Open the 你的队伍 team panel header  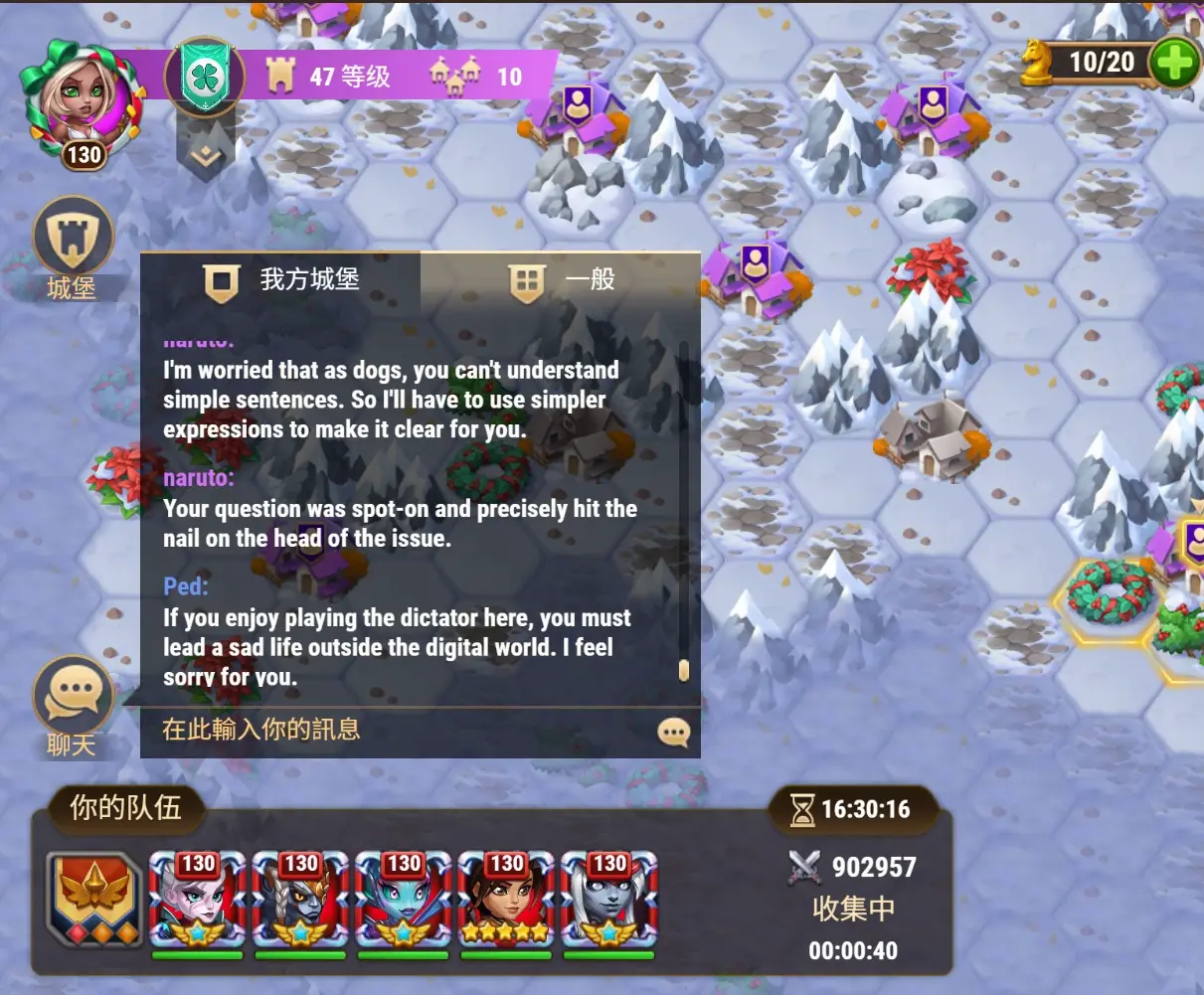(x=125, y=807)
